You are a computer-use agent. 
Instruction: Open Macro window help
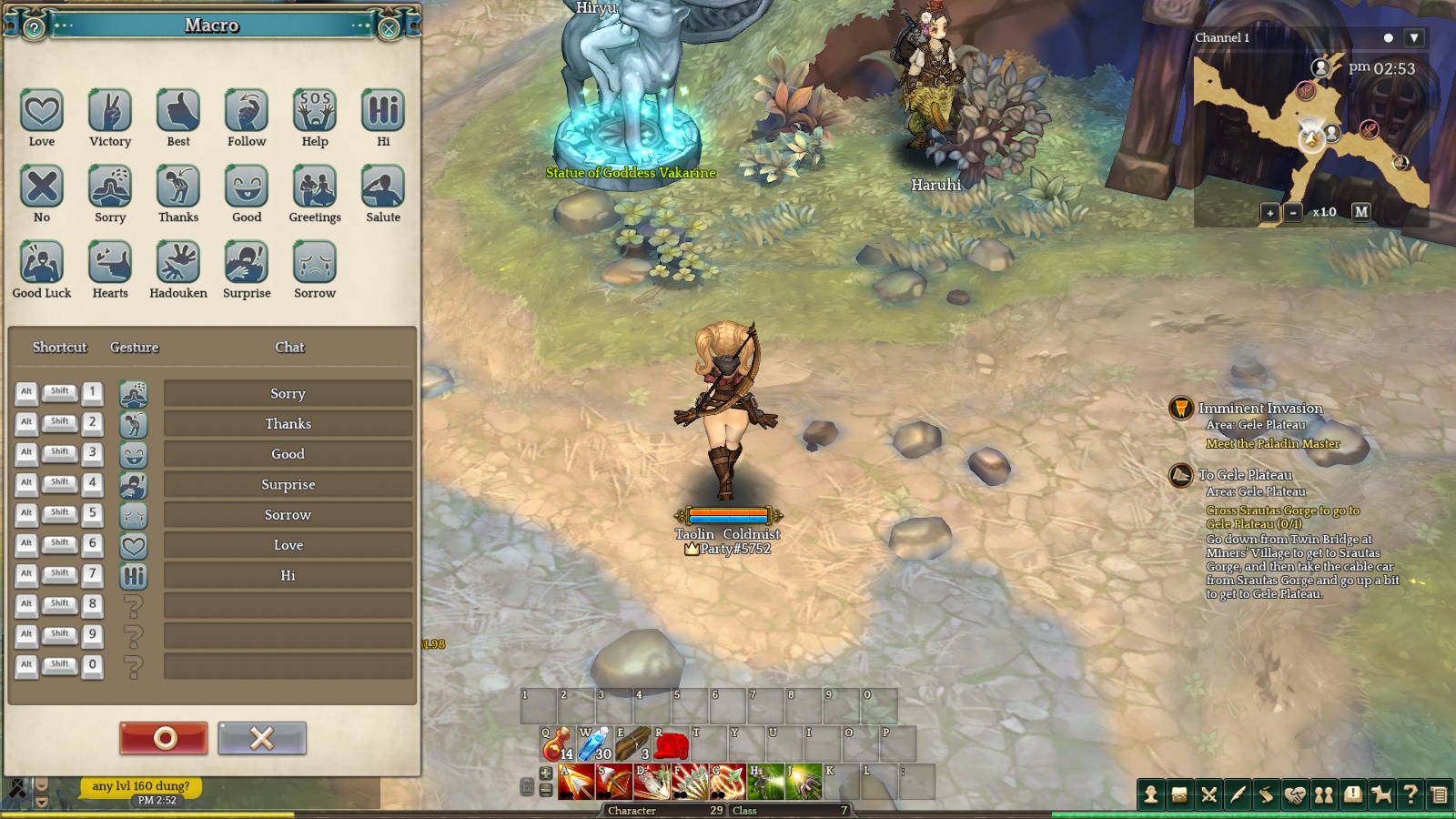(35, 28)
